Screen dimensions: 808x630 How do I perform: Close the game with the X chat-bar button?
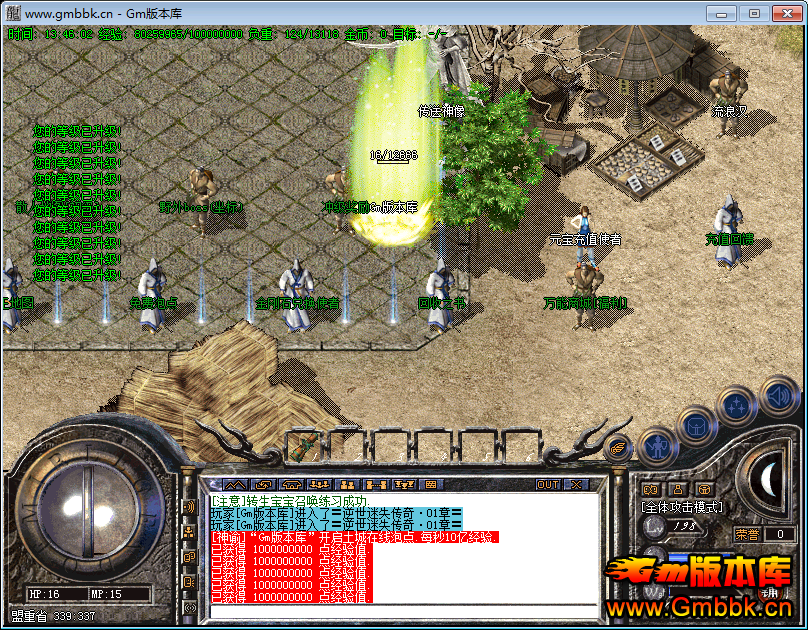pyautogui.click(x=577, y=484)
